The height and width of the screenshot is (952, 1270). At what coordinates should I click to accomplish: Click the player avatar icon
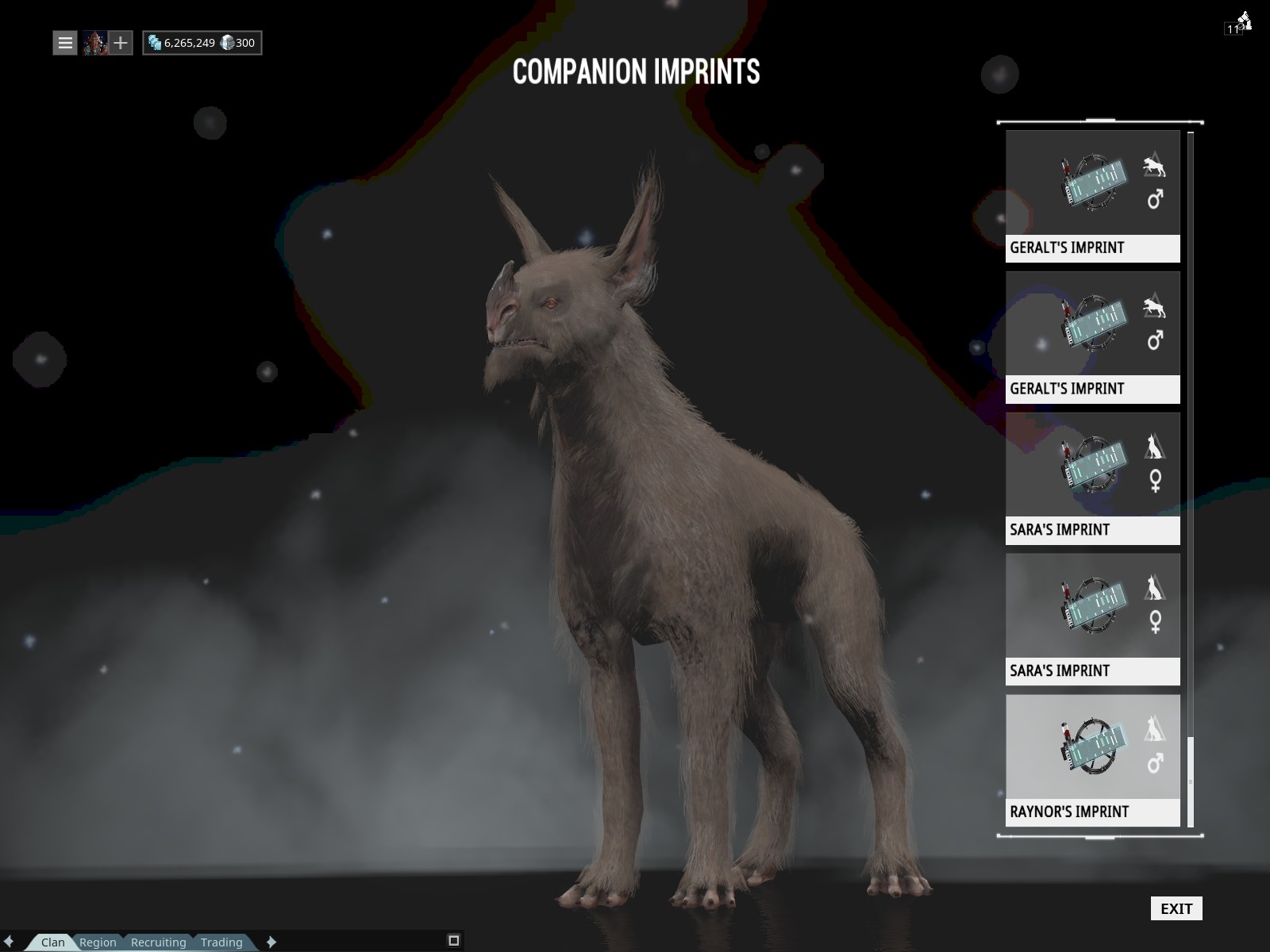tap(95, 43)
